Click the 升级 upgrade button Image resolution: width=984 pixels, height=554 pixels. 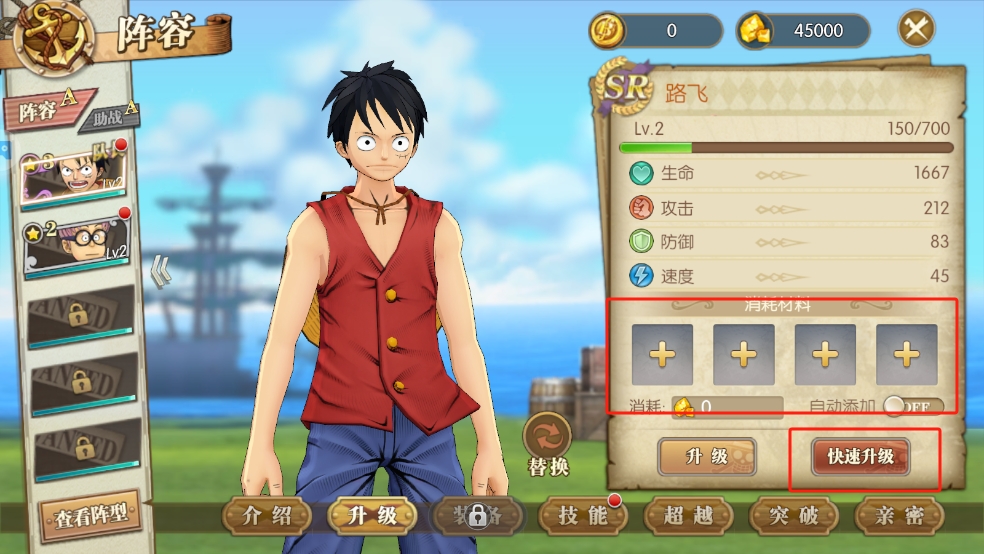(x=707, y=457)
